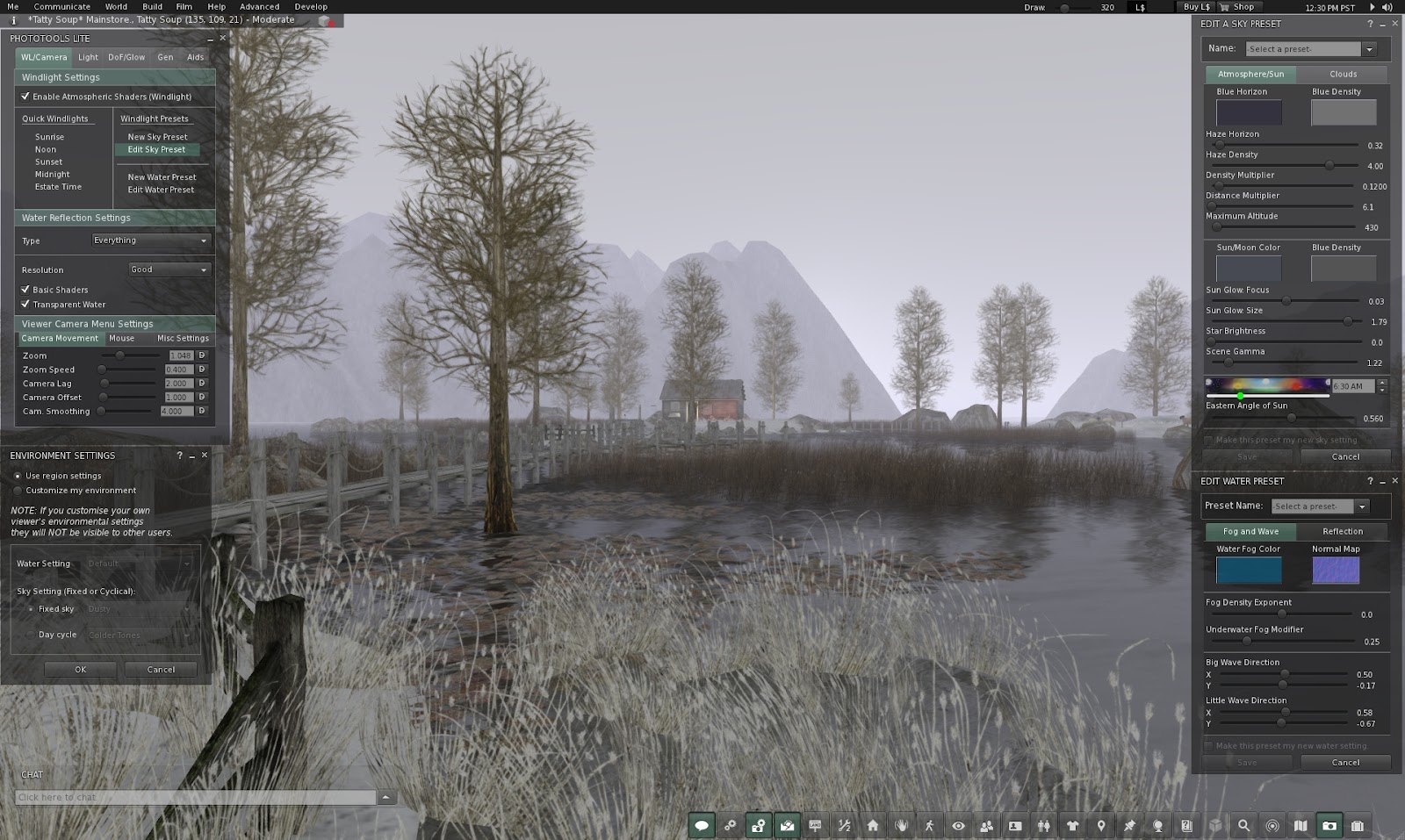Switch to the Clouds tab

coord(1343,74)
